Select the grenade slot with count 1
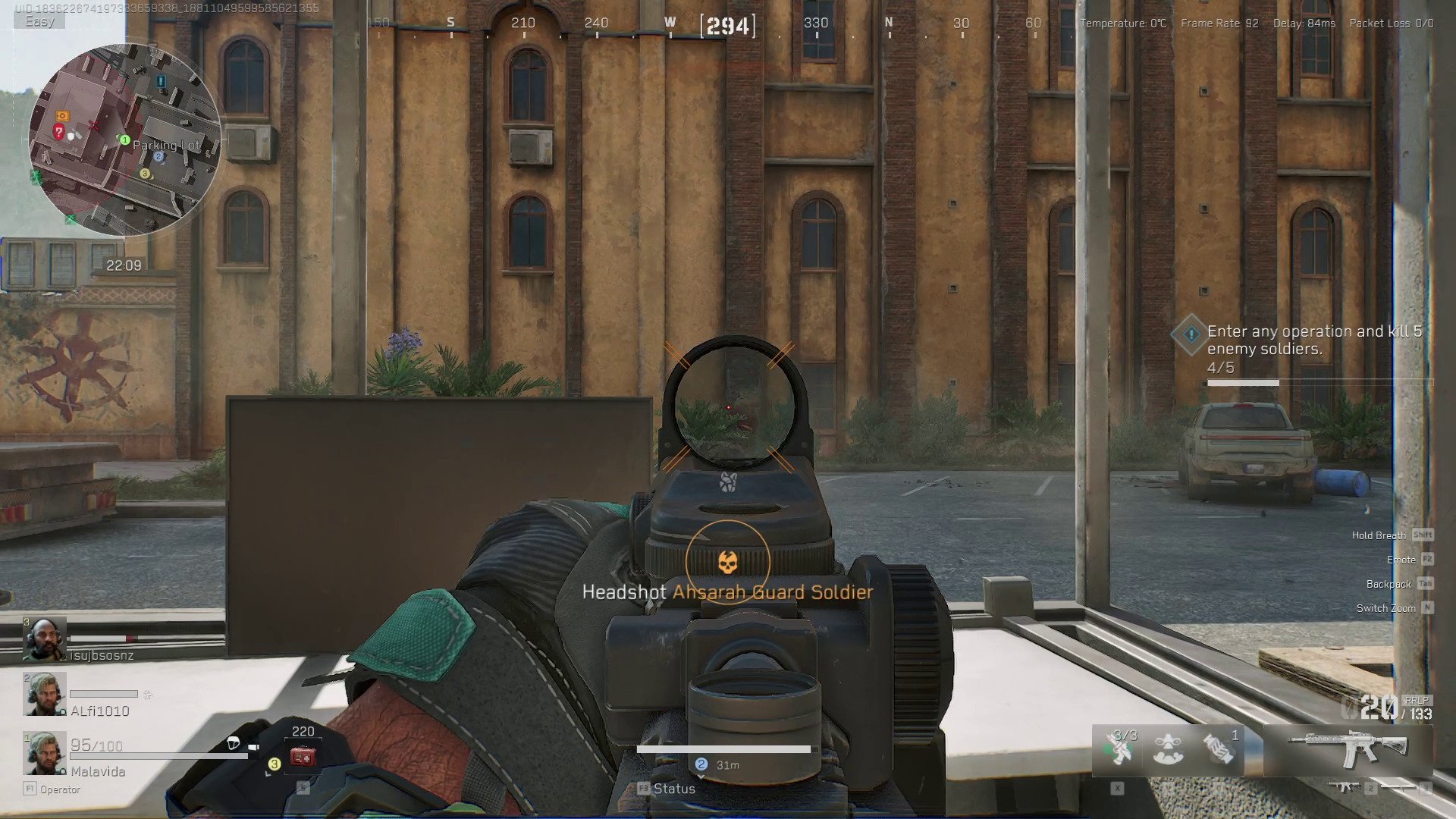This screenshot has width=1456, height=819. click(1219, 749)
